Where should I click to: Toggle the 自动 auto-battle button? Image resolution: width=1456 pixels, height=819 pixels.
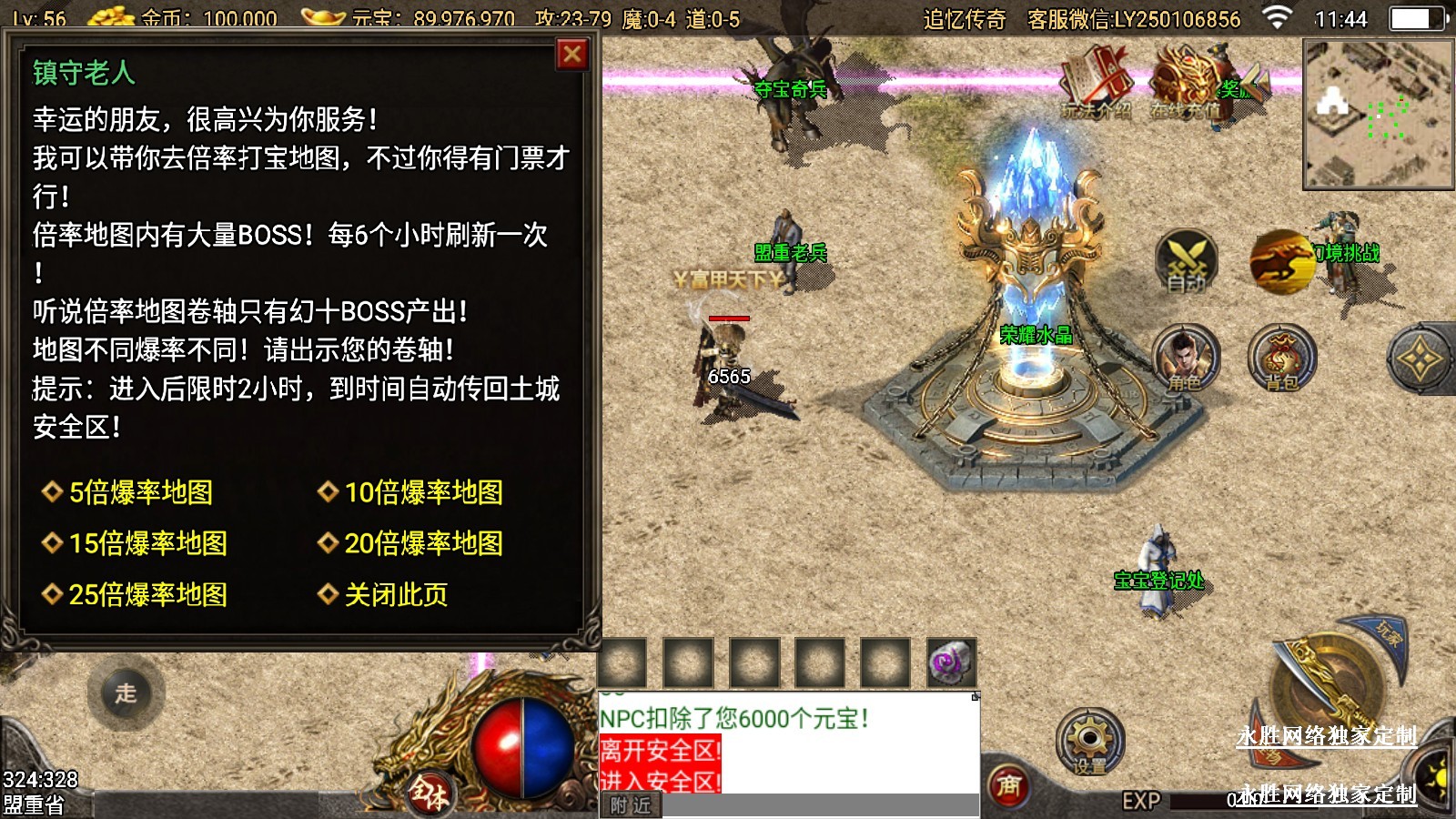1187,261
